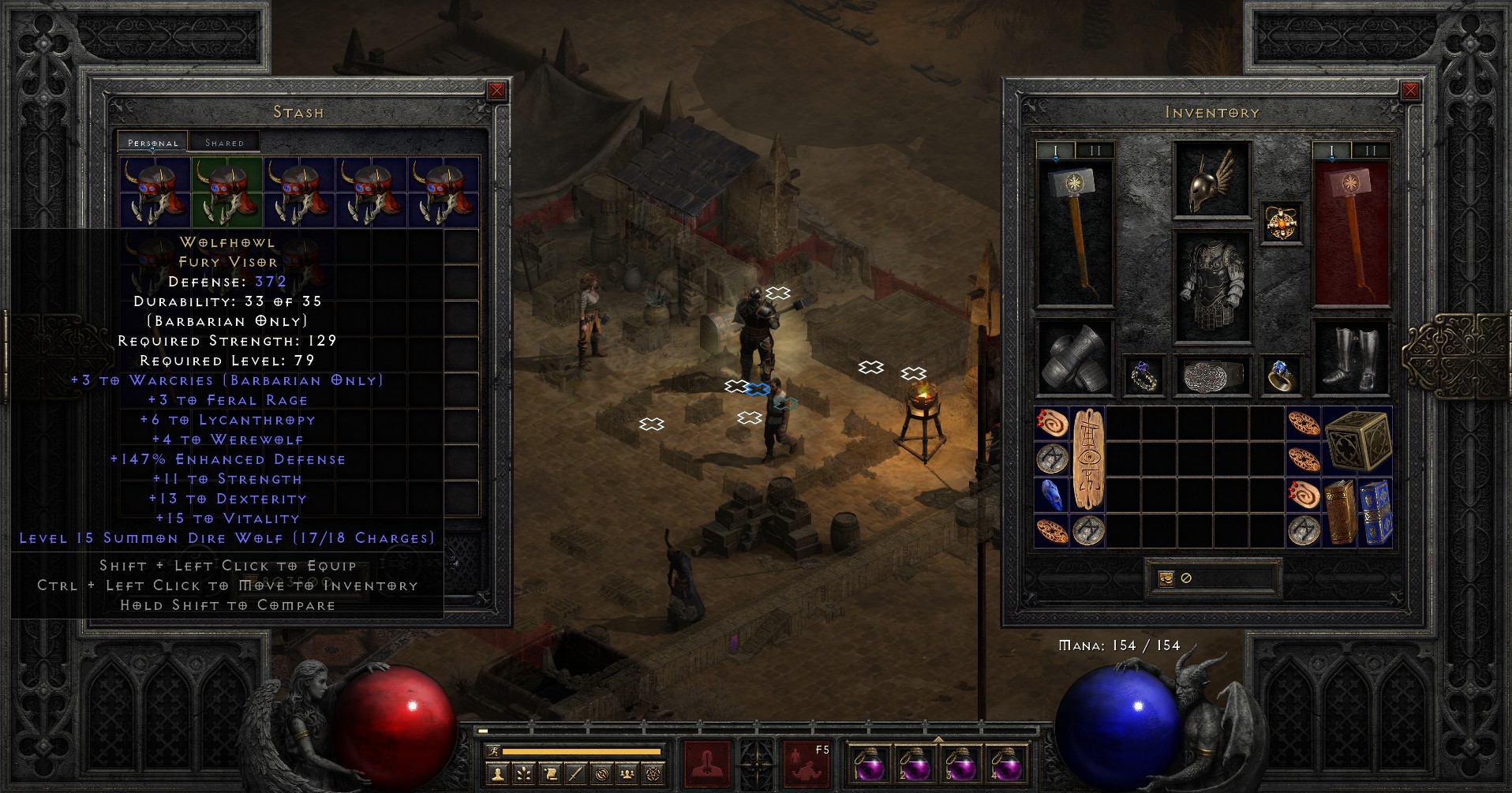Open the party screen icon
This screenshot has height=793, width=1512.
click(627, 772)
